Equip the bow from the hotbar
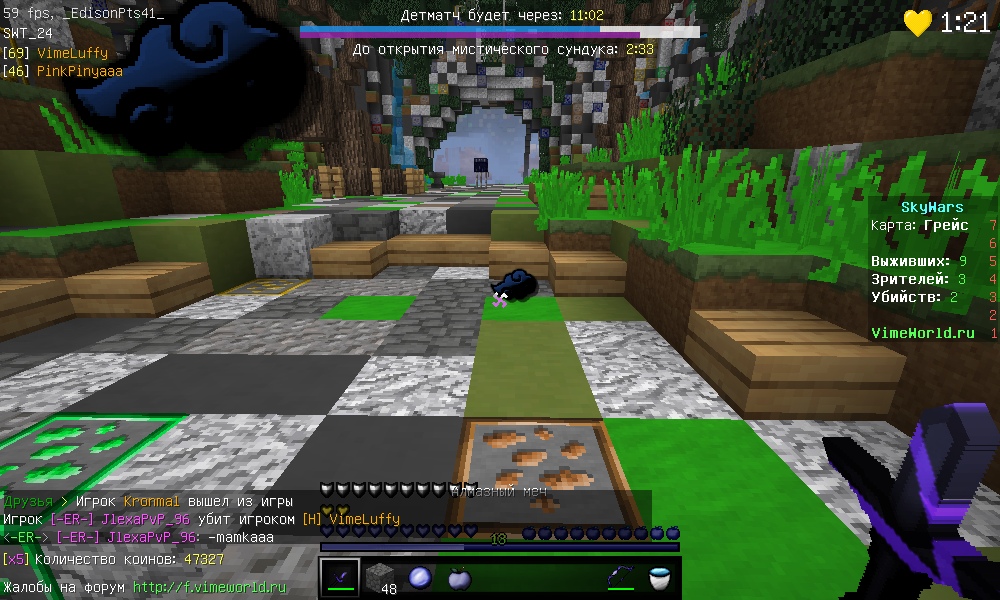Screen dimensions: 1000x600 pyautogui.click(x=621, y=577)
